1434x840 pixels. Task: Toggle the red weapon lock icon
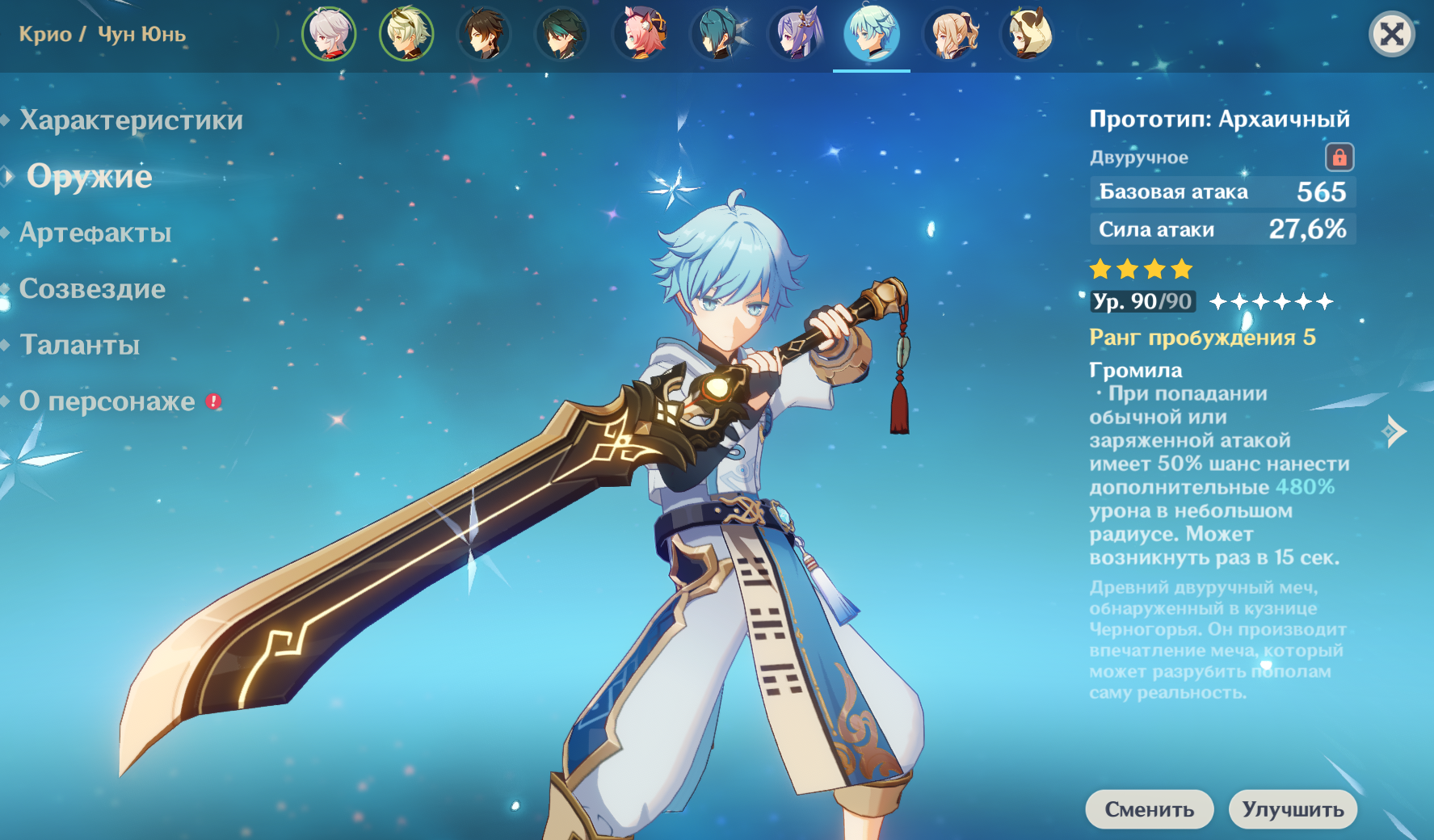(x=1339, y=157)
